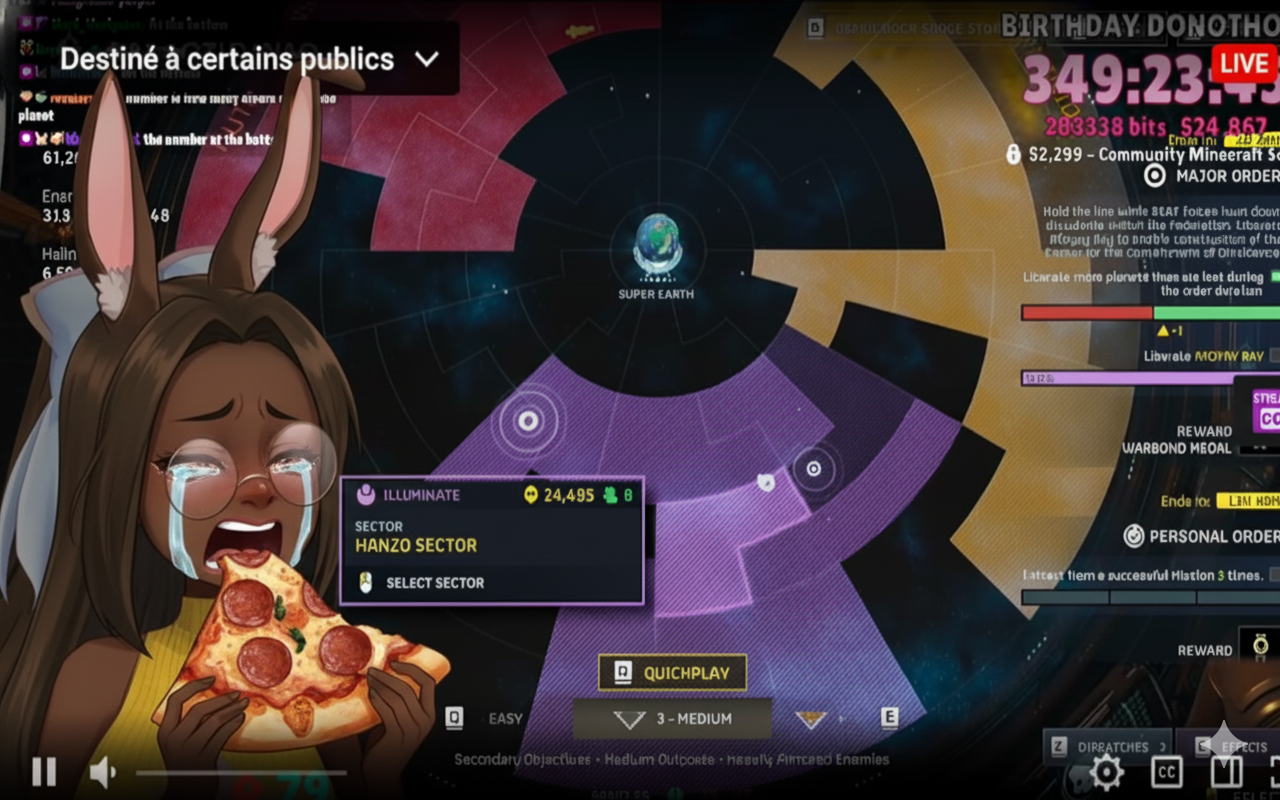
Task: Open the video player settings gear
Action: (x=1106, y=772)
